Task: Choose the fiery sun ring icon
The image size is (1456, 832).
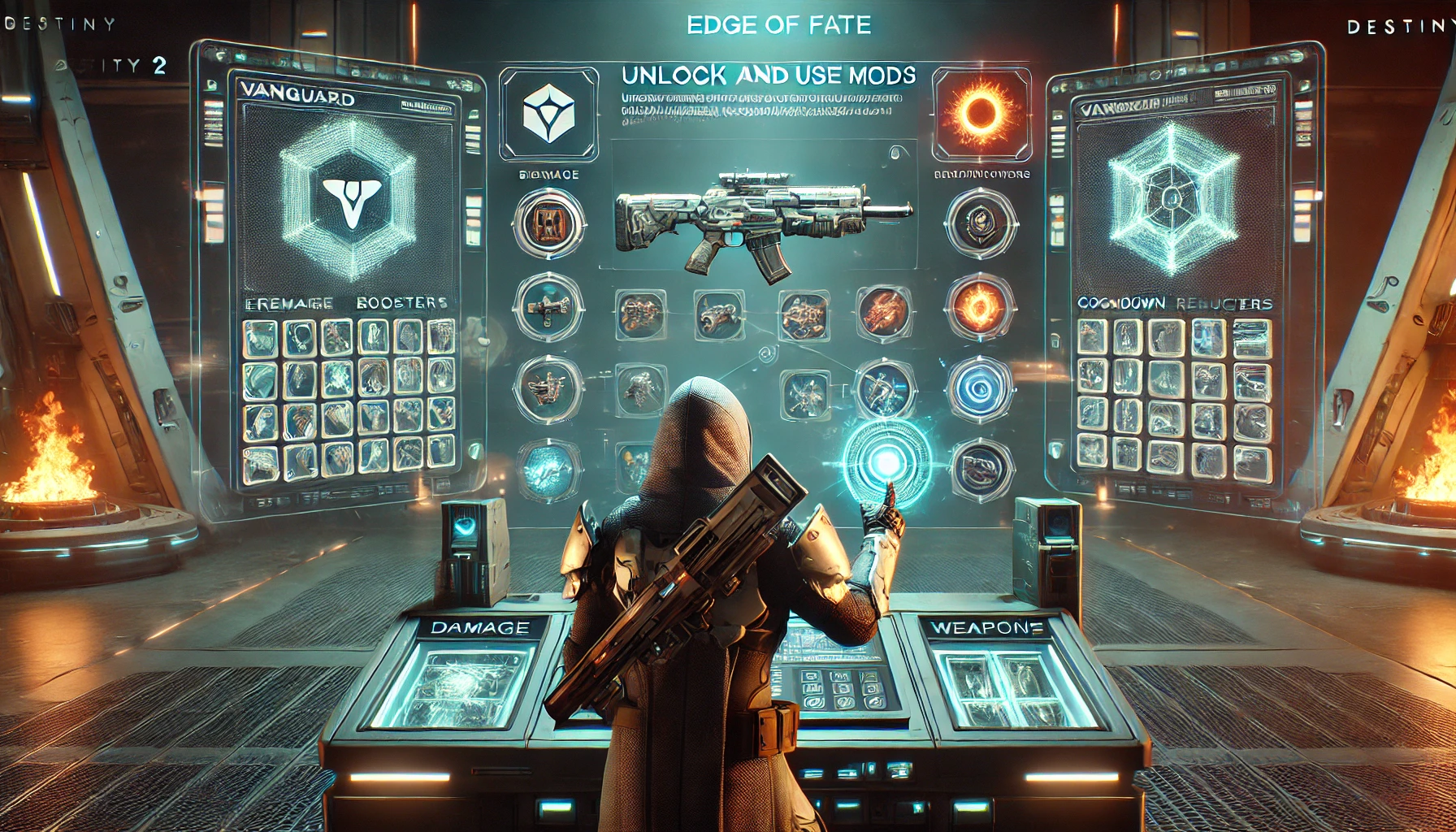Action: (x=981, y=112)
